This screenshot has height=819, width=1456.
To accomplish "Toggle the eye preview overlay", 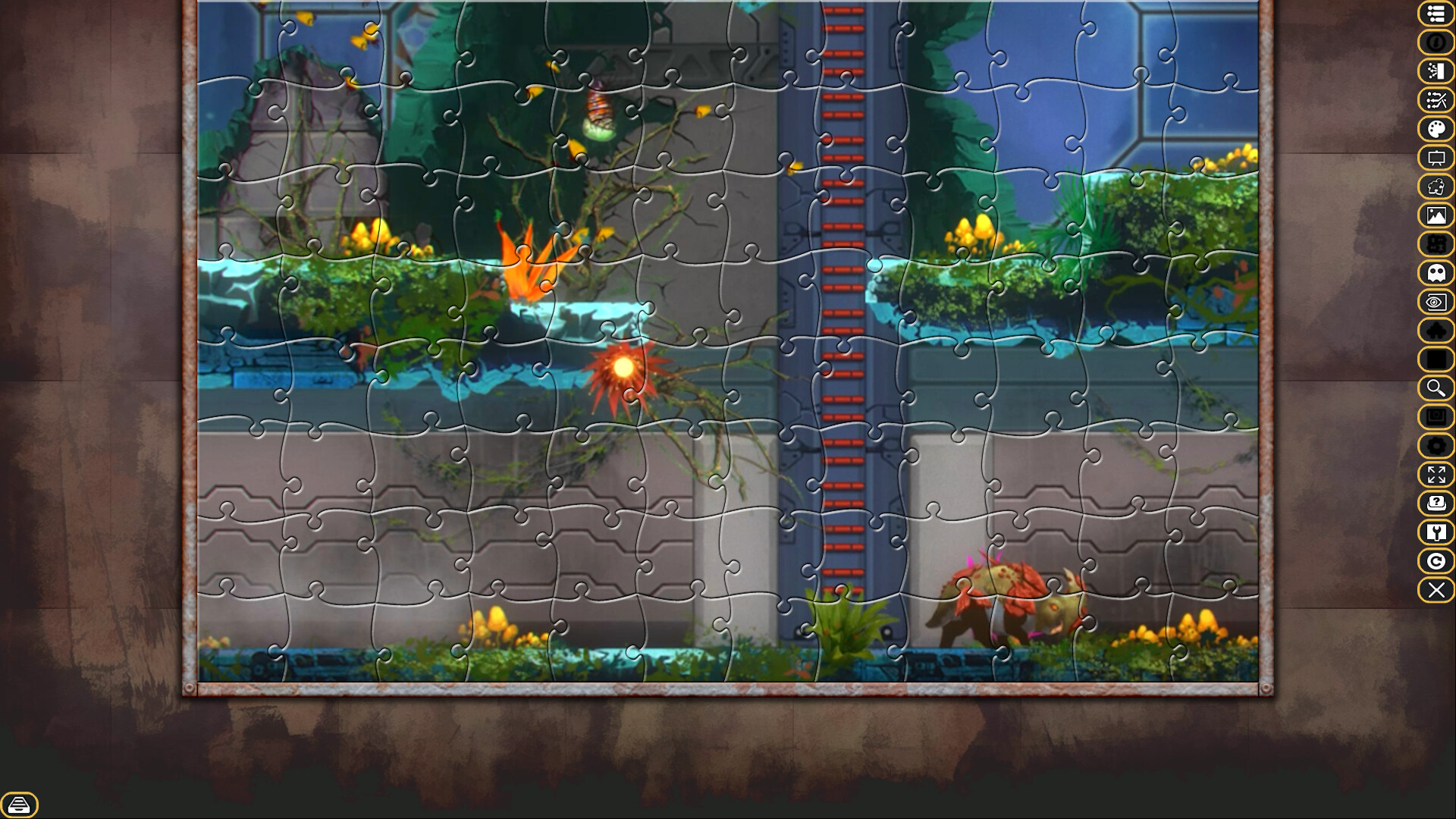I will (1436, 302).
